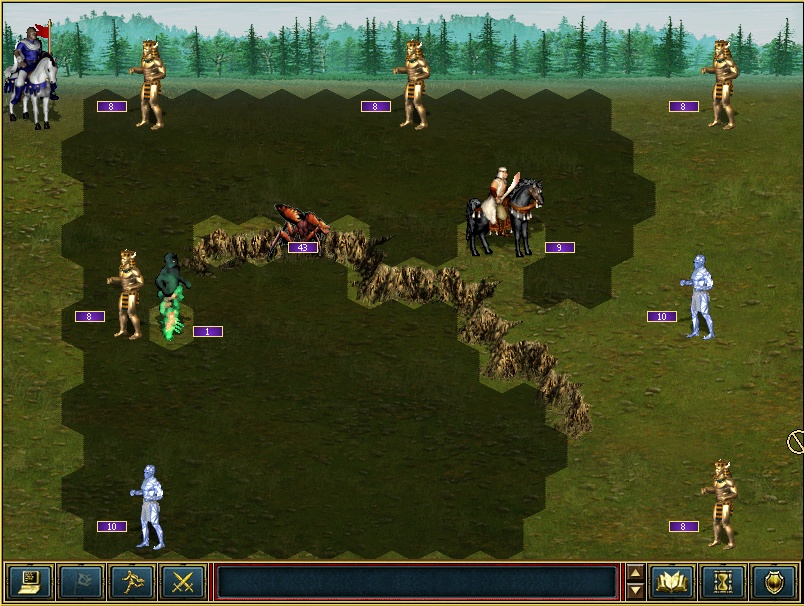Choose the hourglass wait button
Screen dimensions: 804x606
pos(723,581)
